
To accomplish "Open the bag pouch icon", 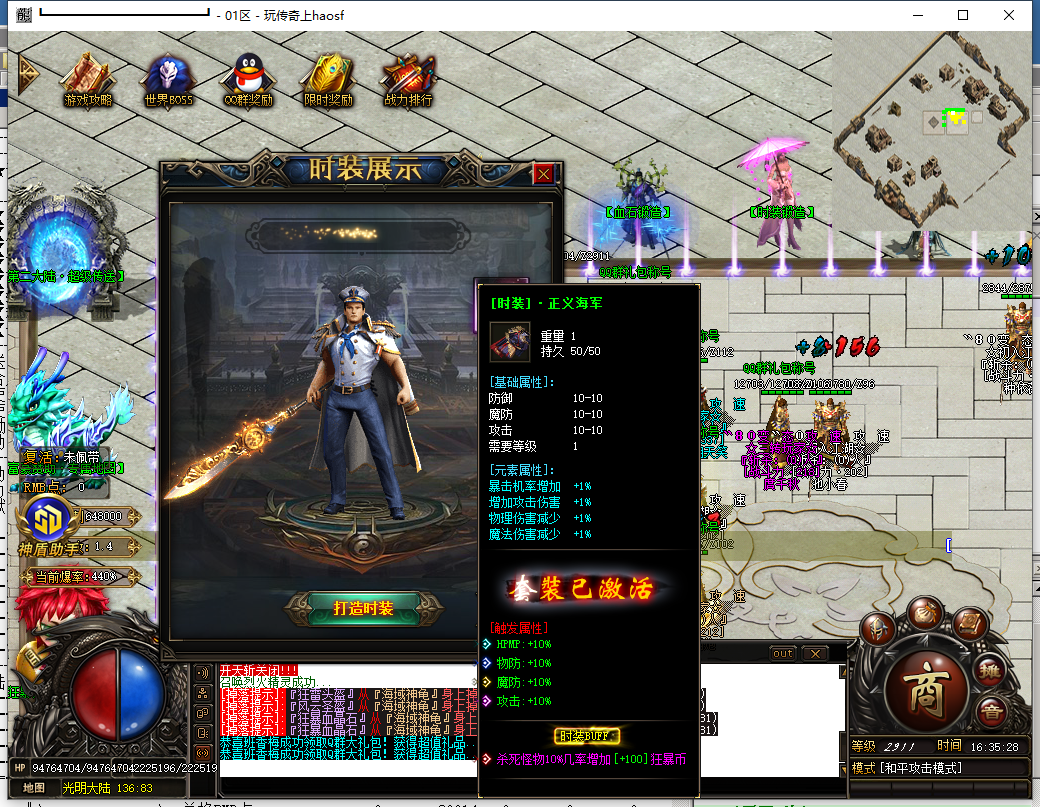I will pos(926,615).
